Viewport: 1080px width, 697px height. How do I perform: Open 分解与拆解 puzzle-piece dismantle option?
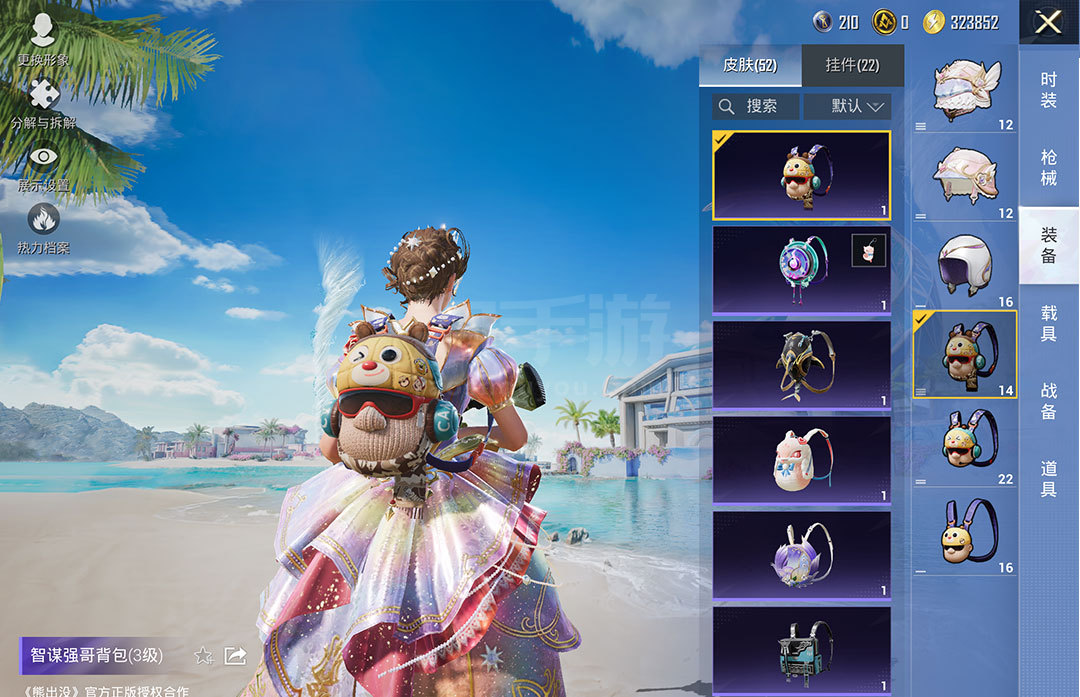43,104
